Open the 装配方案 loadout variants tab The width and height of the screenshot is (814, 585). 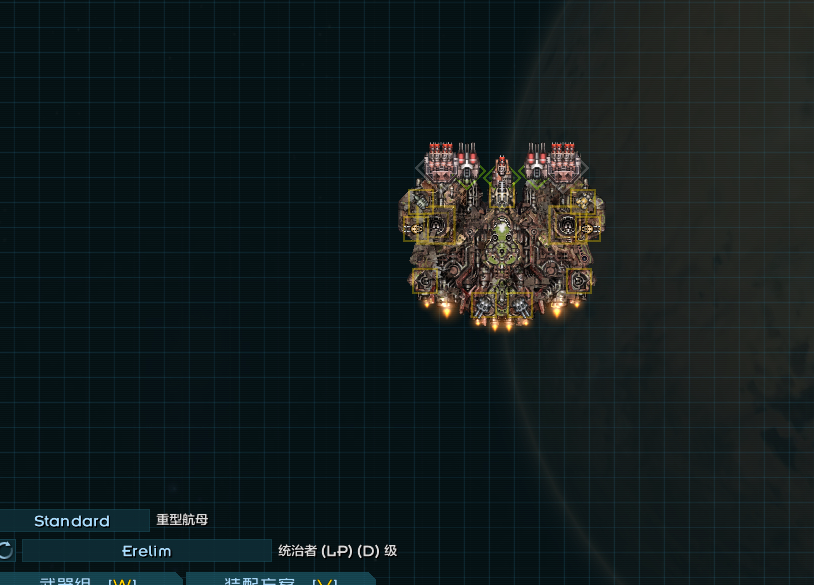pyautogui.click(x=280, y=580)
